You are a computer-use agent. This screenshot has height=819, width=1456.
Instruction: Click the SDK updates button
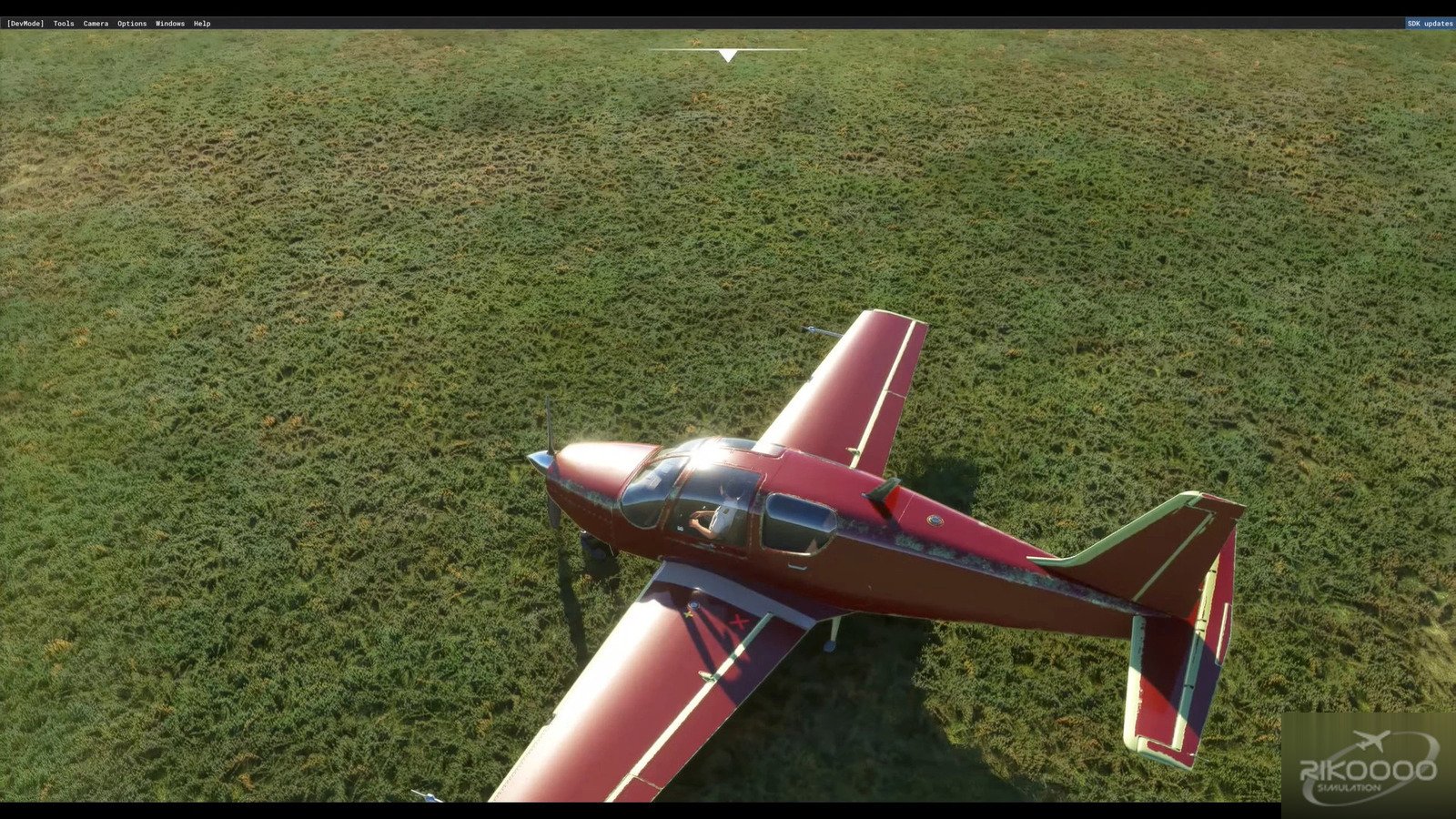point(1430,24)
